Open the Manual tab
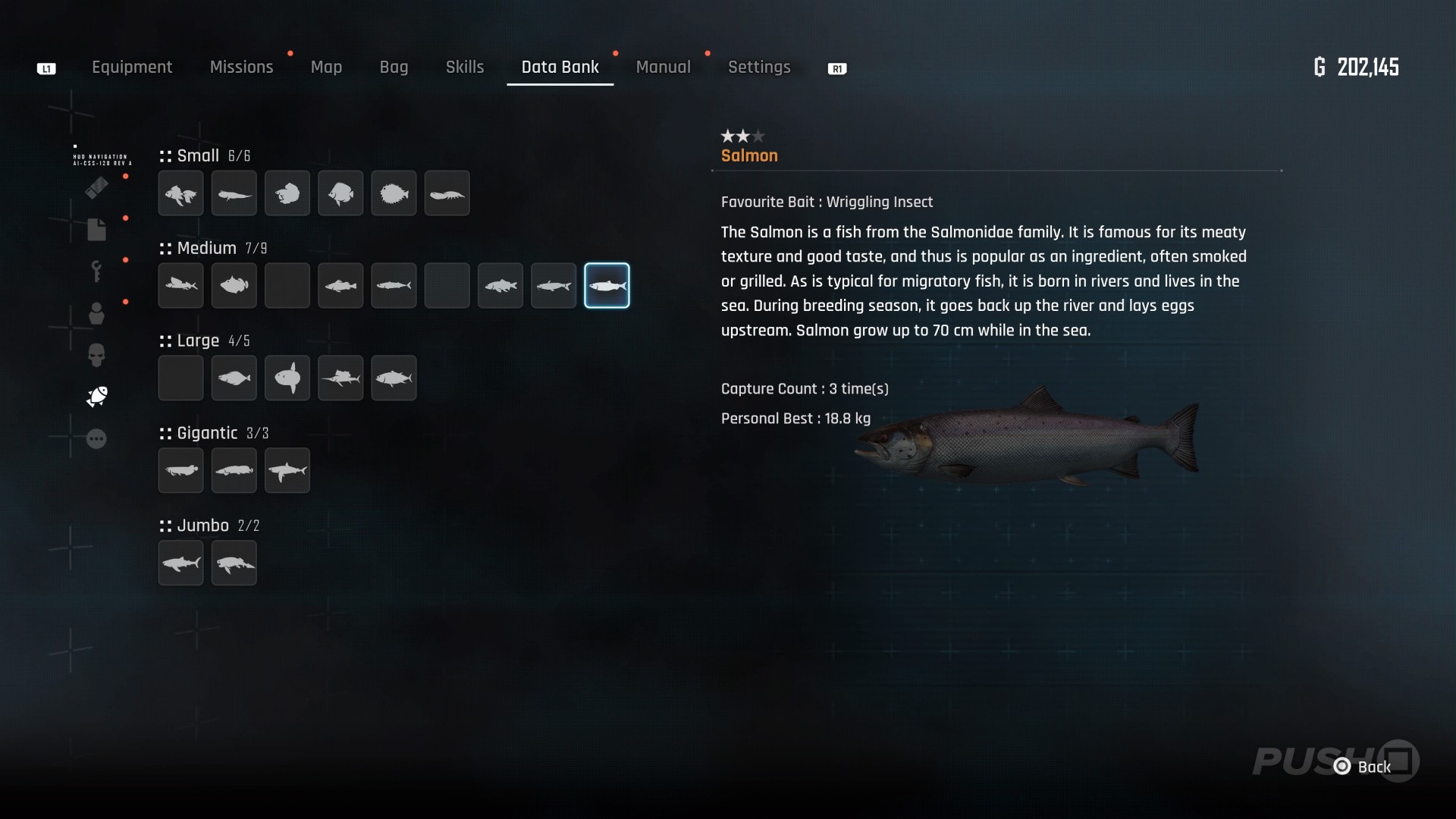1456x819 pixels. point(663,67)
